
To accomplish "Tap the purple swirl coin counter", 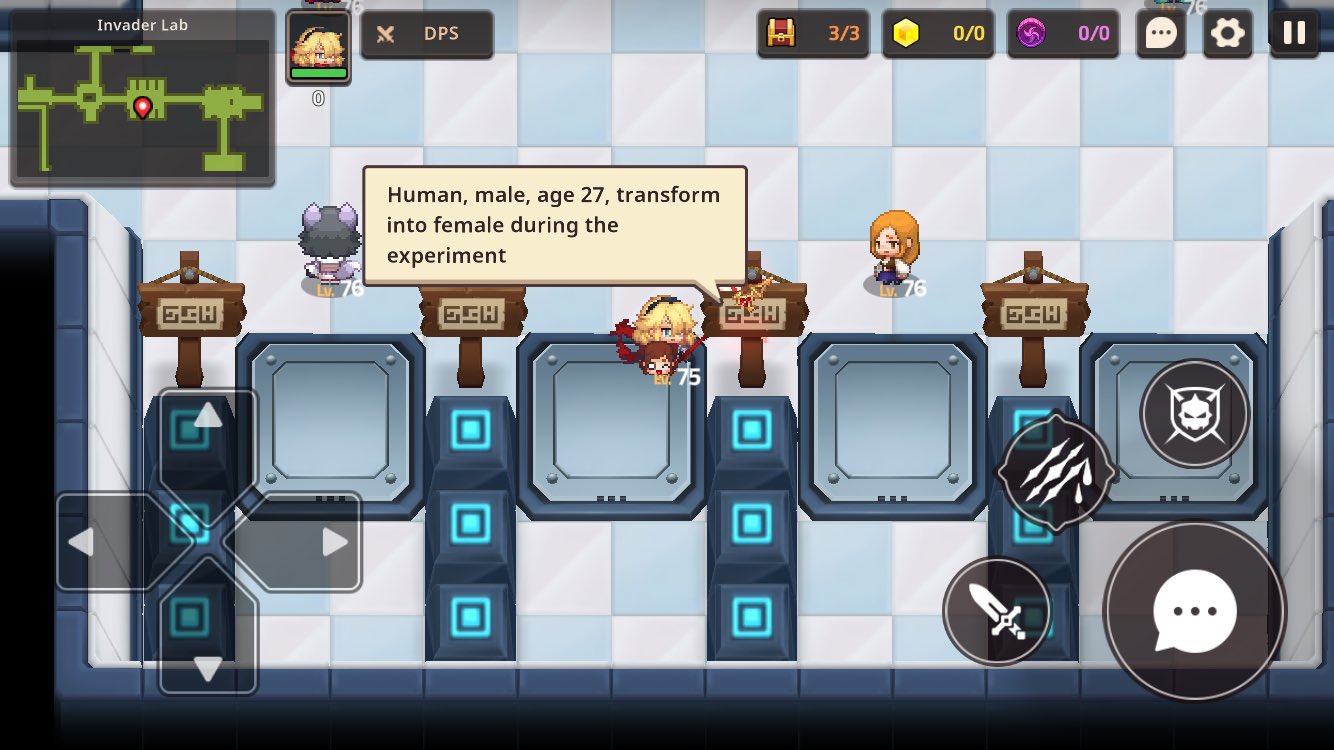I will tap(1031, 34).
